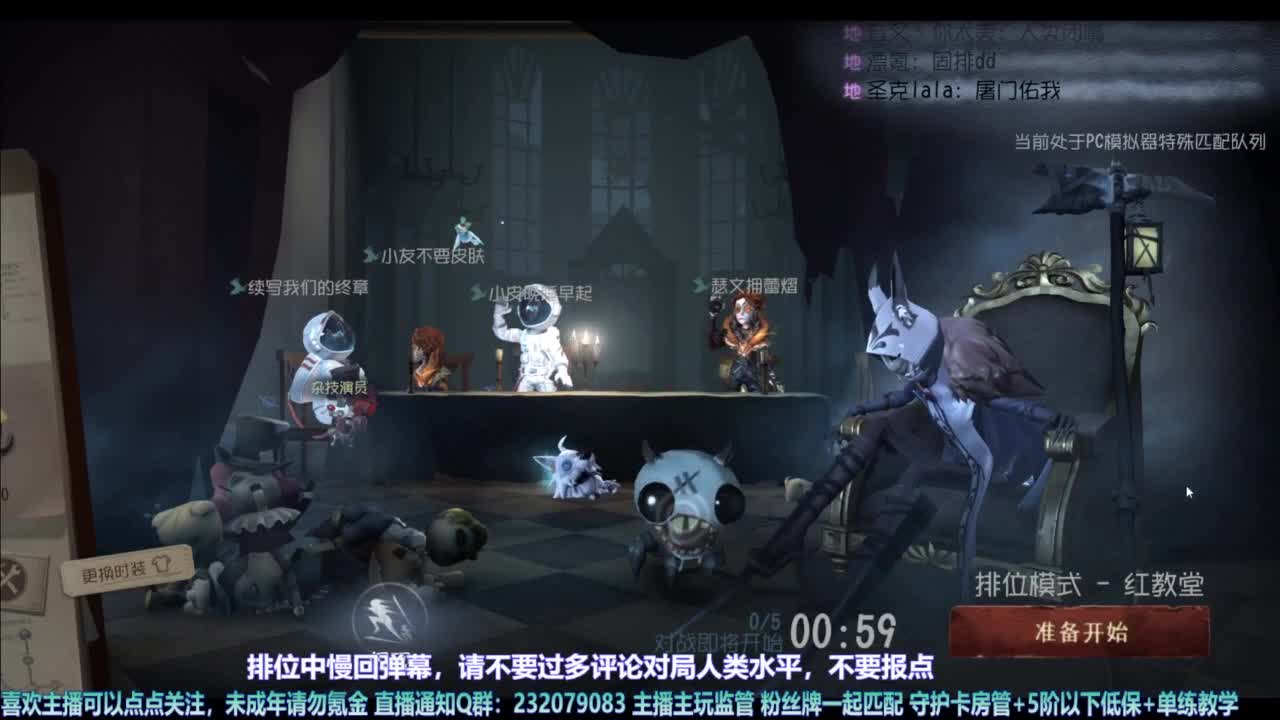The height and width of the screenshot is (720, 1280).
Task: Expand the left sidebar character info panel
Action: pos(30,350)
